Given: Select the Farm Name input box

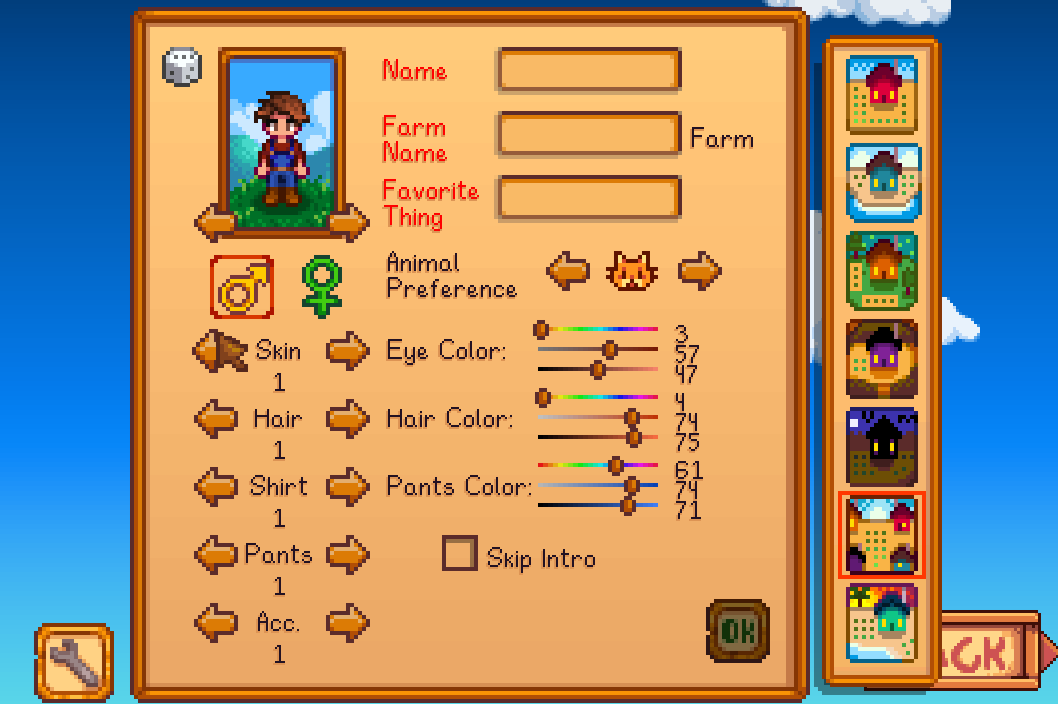Looking at the screenshot, I should pos(589,134).
